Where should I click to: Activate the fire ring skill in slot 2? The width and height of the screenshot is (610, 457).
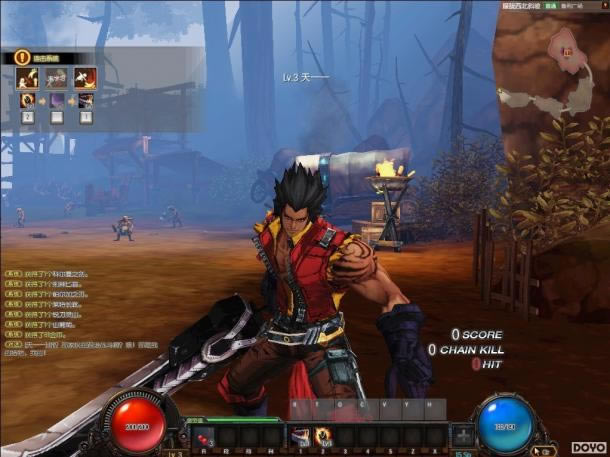tap(324, 435)
